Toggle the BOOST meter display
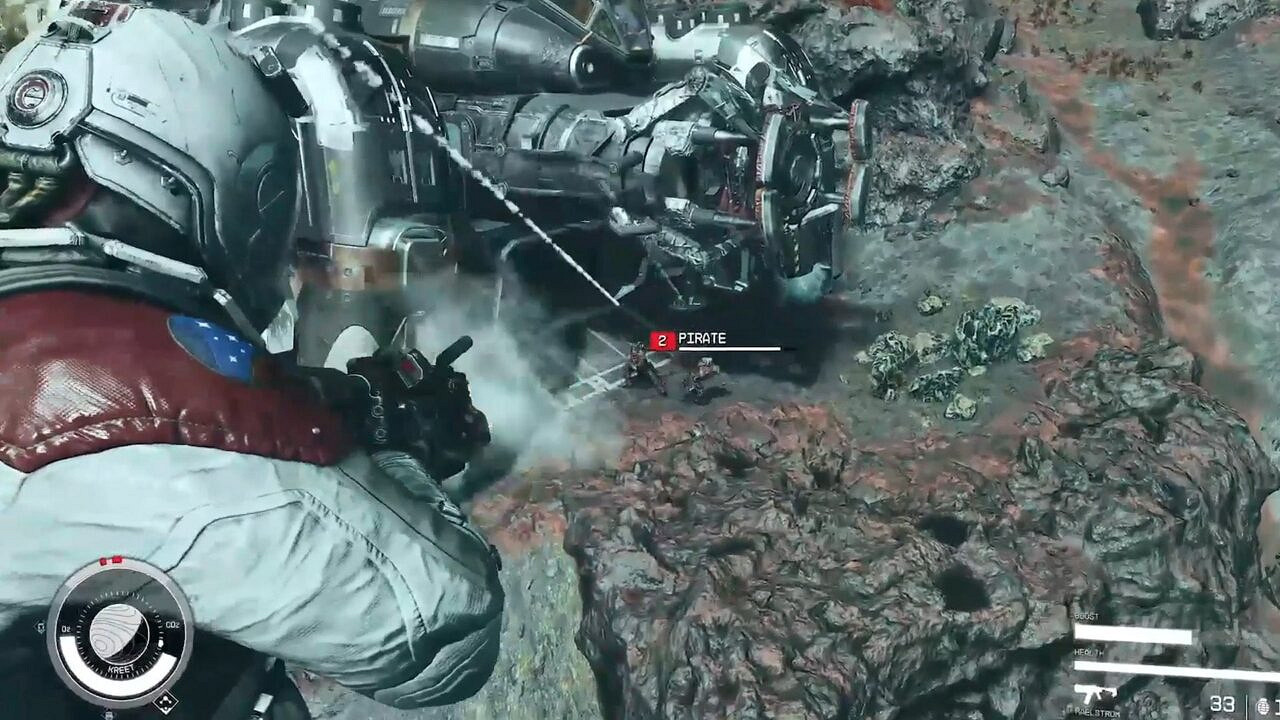The width and height of the screenshot is (1280, 720). pos(1132,634)
